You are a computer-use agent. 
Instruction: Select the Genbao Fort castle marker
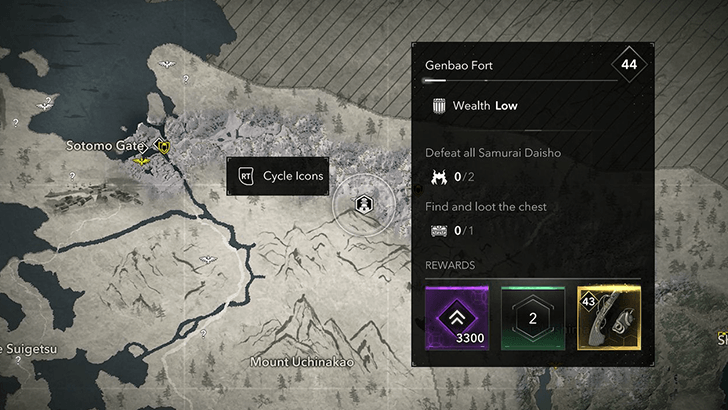point(365,203)
